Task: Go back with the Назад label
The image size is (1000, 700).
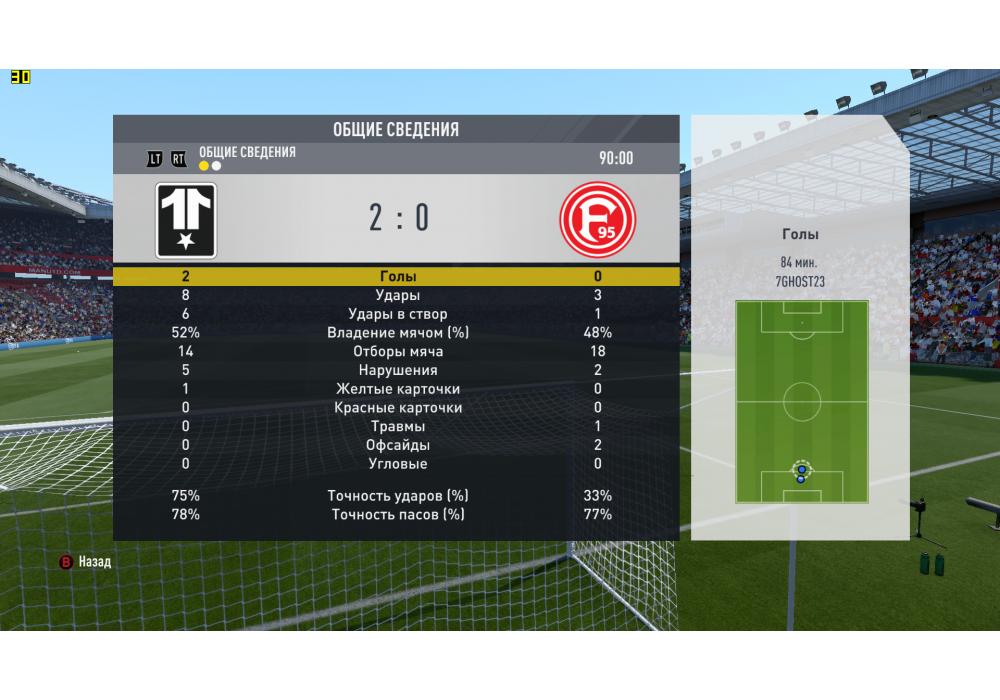Action: pos(94,562)
